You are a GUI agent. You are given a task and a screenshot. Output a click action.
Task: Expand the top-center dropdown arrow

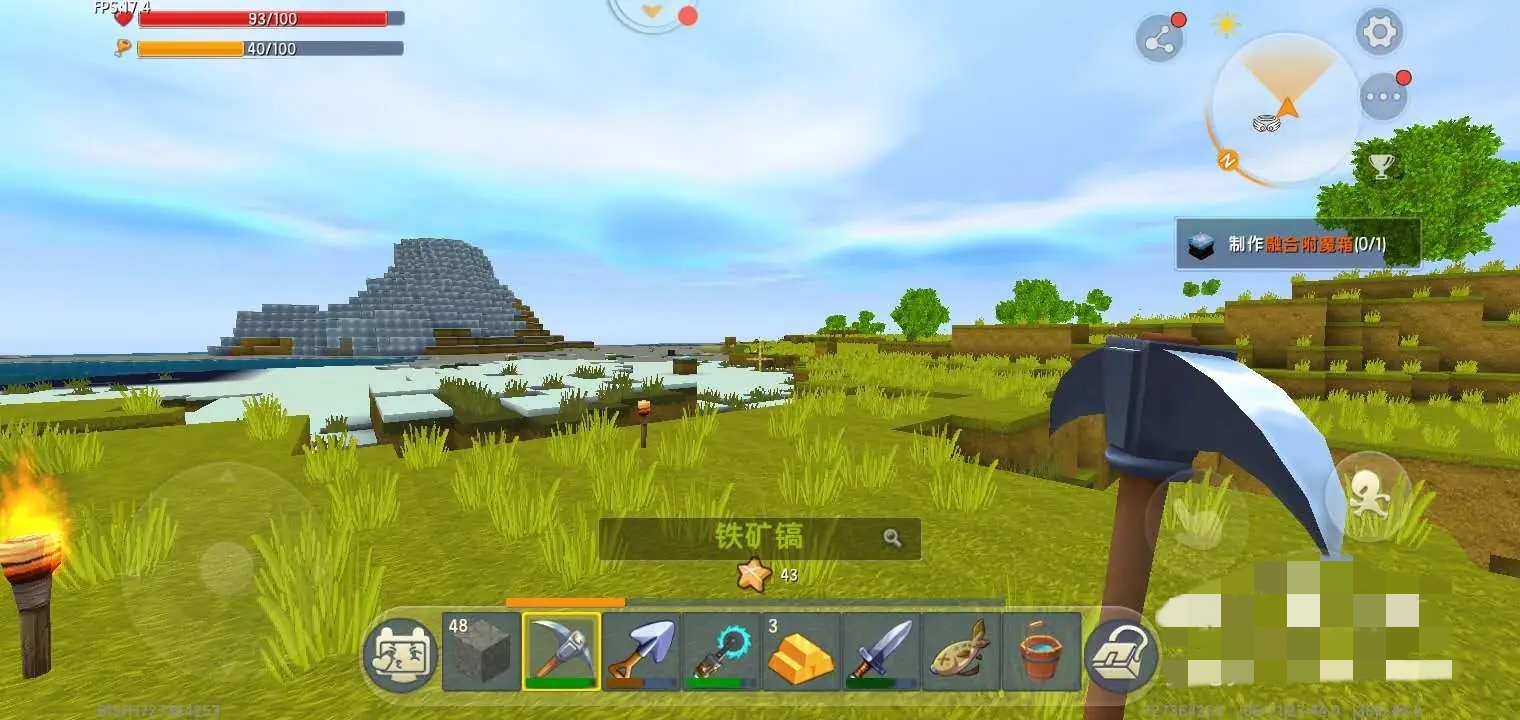(652, 12)
